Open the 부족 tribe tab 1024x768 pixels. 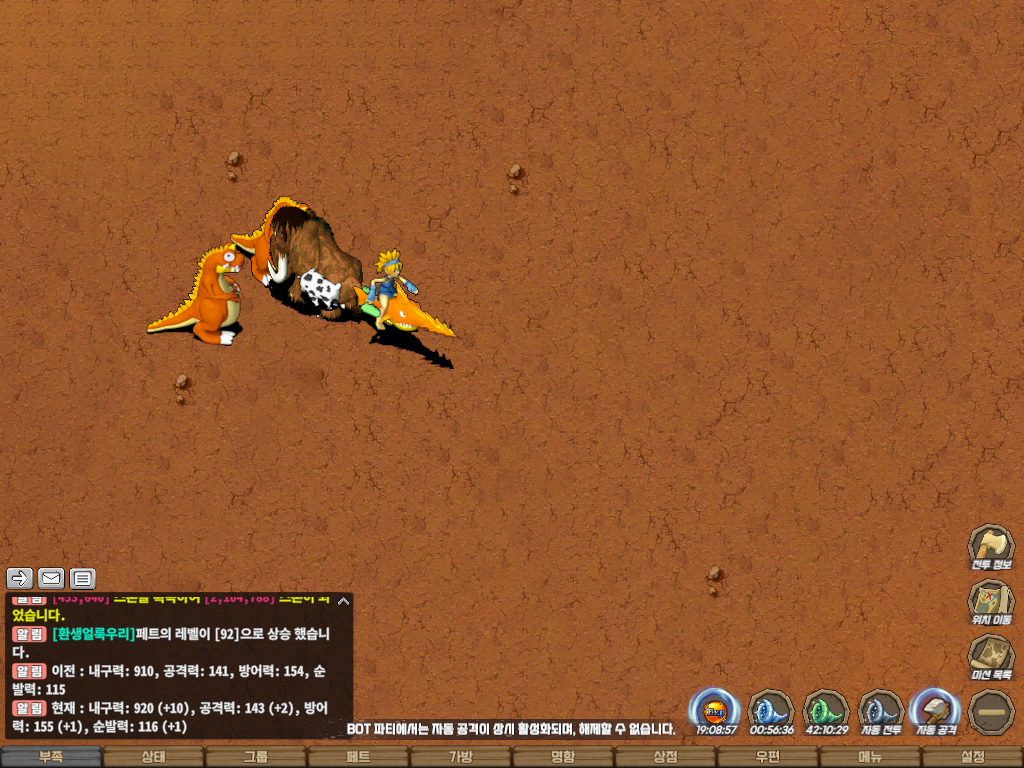51,757
